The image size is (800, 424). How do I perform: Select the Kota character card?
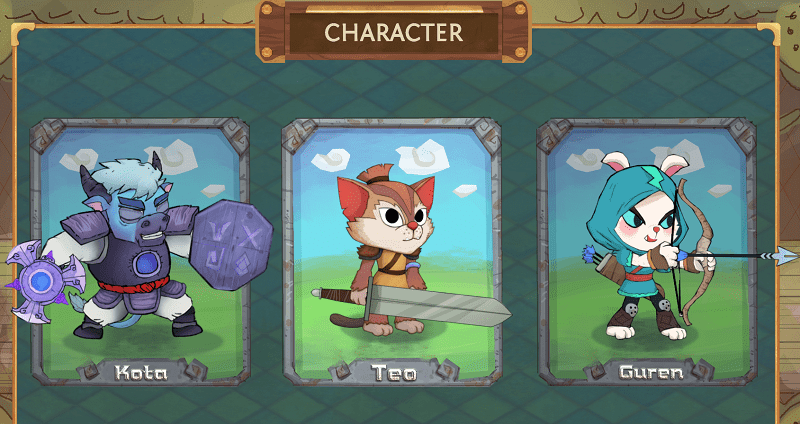[138, 250]
